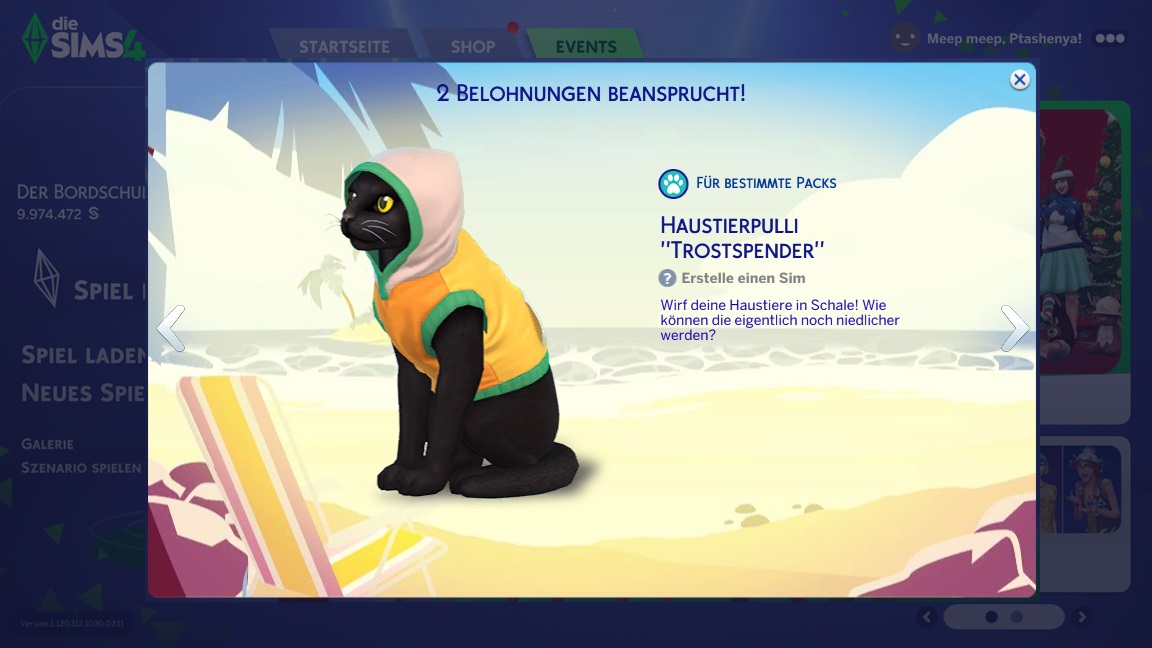This screenshot has height=648, width=1152.
Task: Go to previous reward with left arrow
Action: pos(171,328)
